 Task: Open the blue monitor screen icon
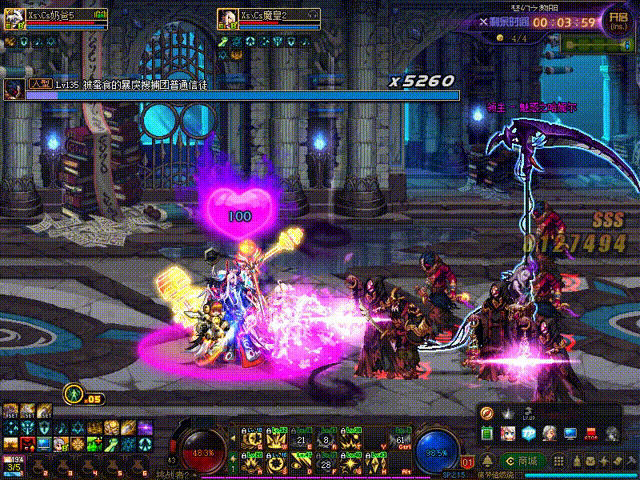pyautogui.click(x=570, y=434)
